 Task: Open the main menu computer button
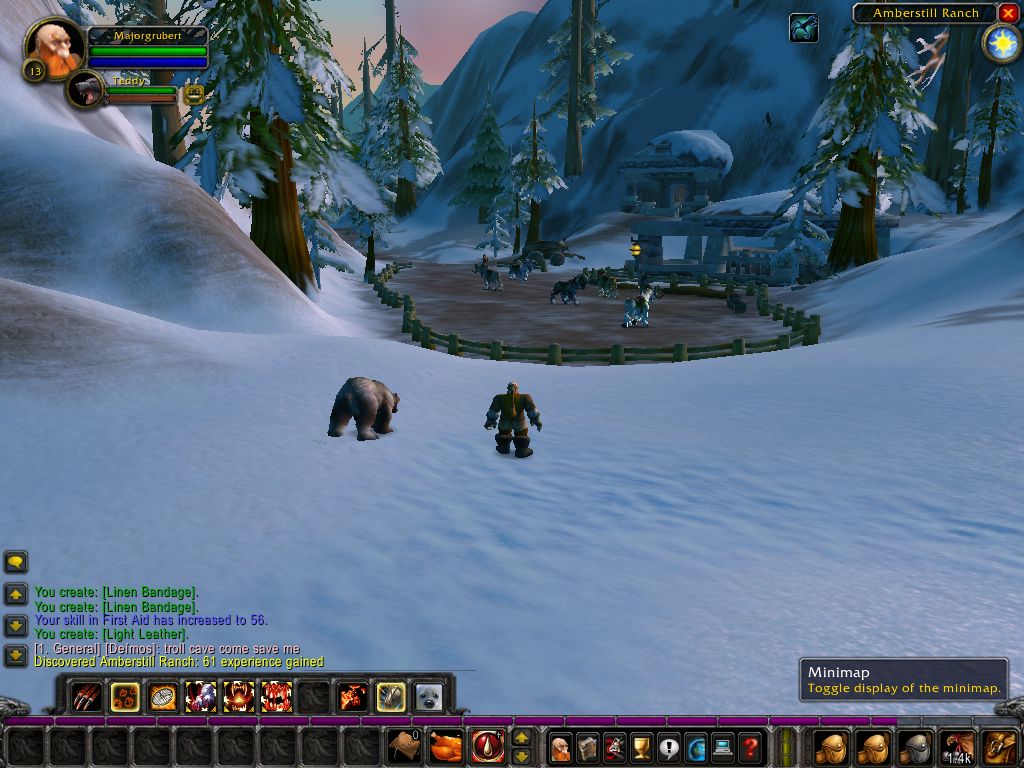(x=723, y=747)
